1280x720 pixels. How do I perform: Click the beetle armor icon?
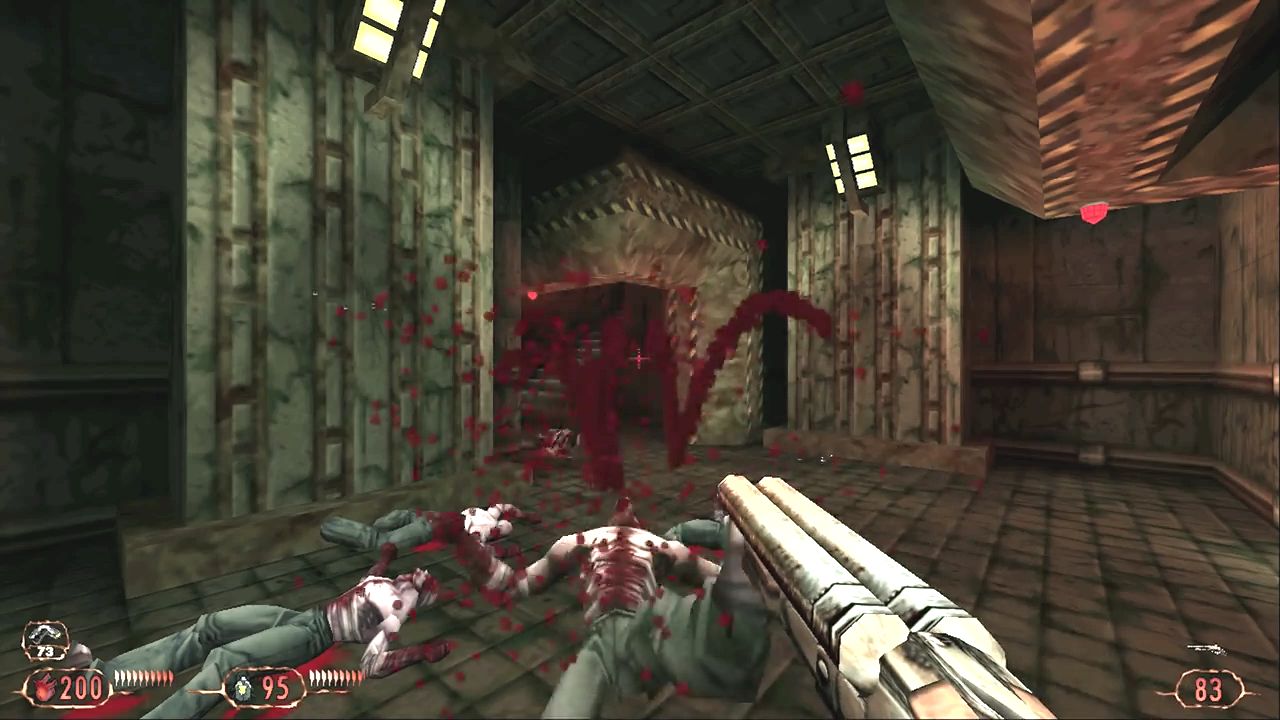(x=241, y=689)
